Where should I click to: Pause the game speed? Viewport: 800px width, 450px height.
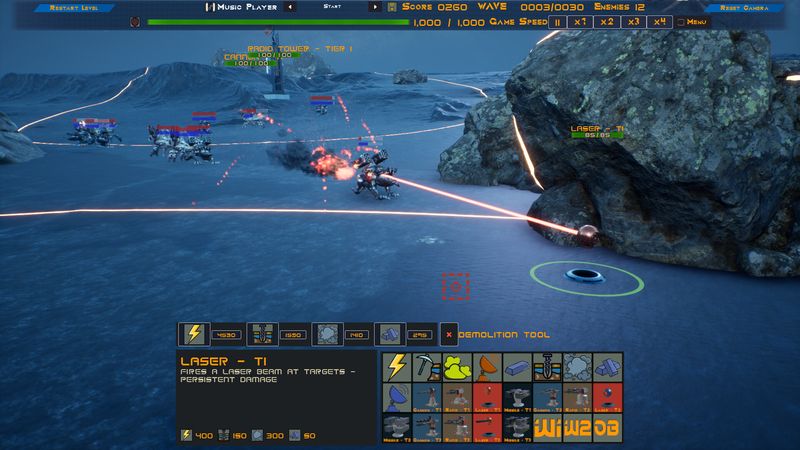(x=558, y=21)
